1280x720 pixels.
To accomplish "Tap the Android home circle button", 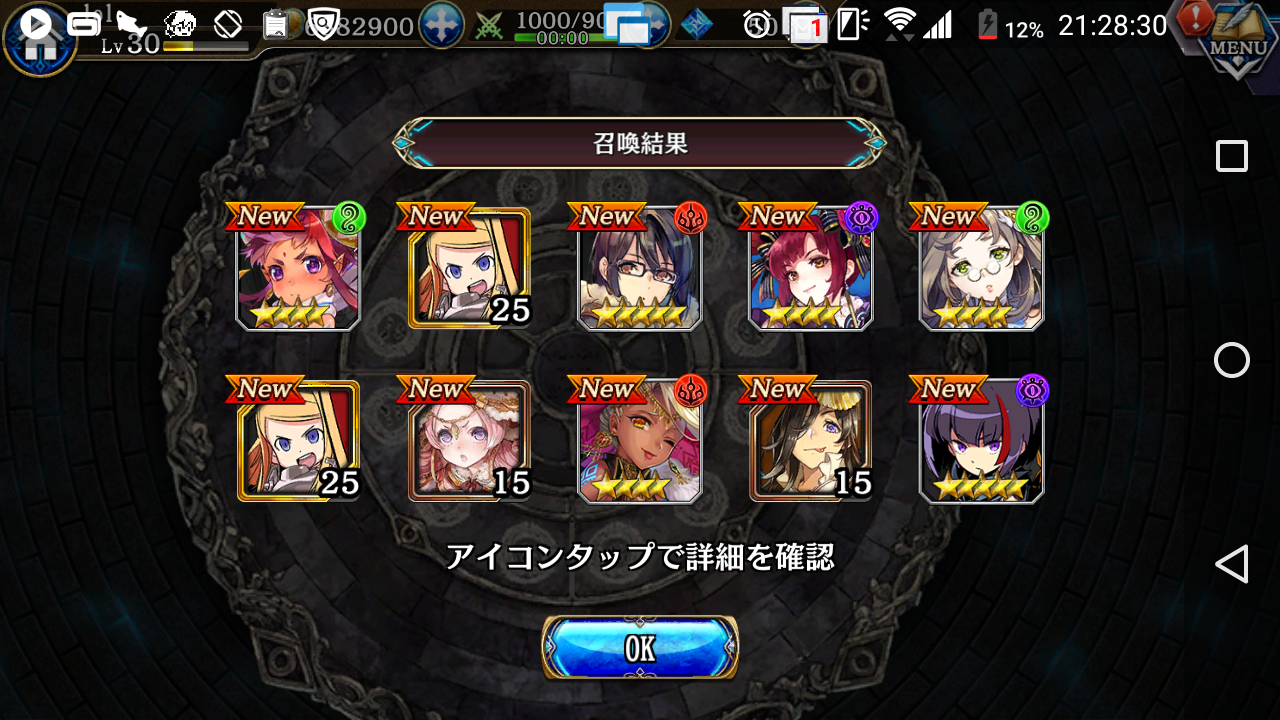I will click(x=1231, y=360).
